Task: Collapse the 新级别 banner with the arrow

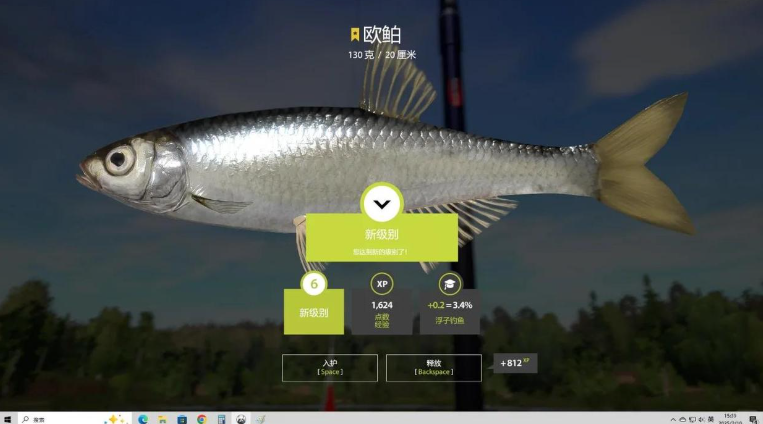Action: point(381,204)
